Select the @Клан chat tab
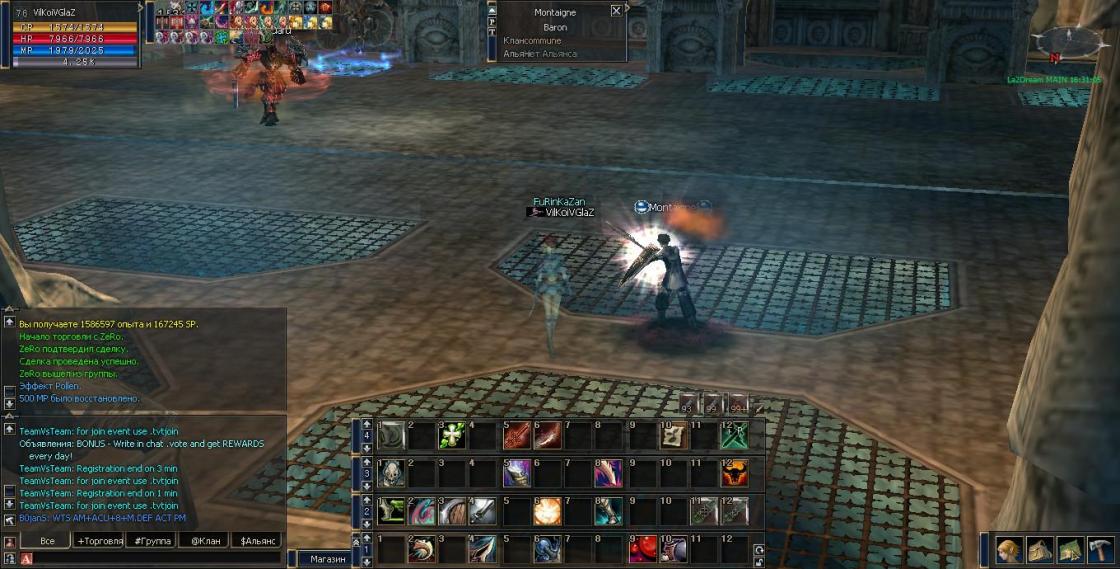 [x=205, y=540]
